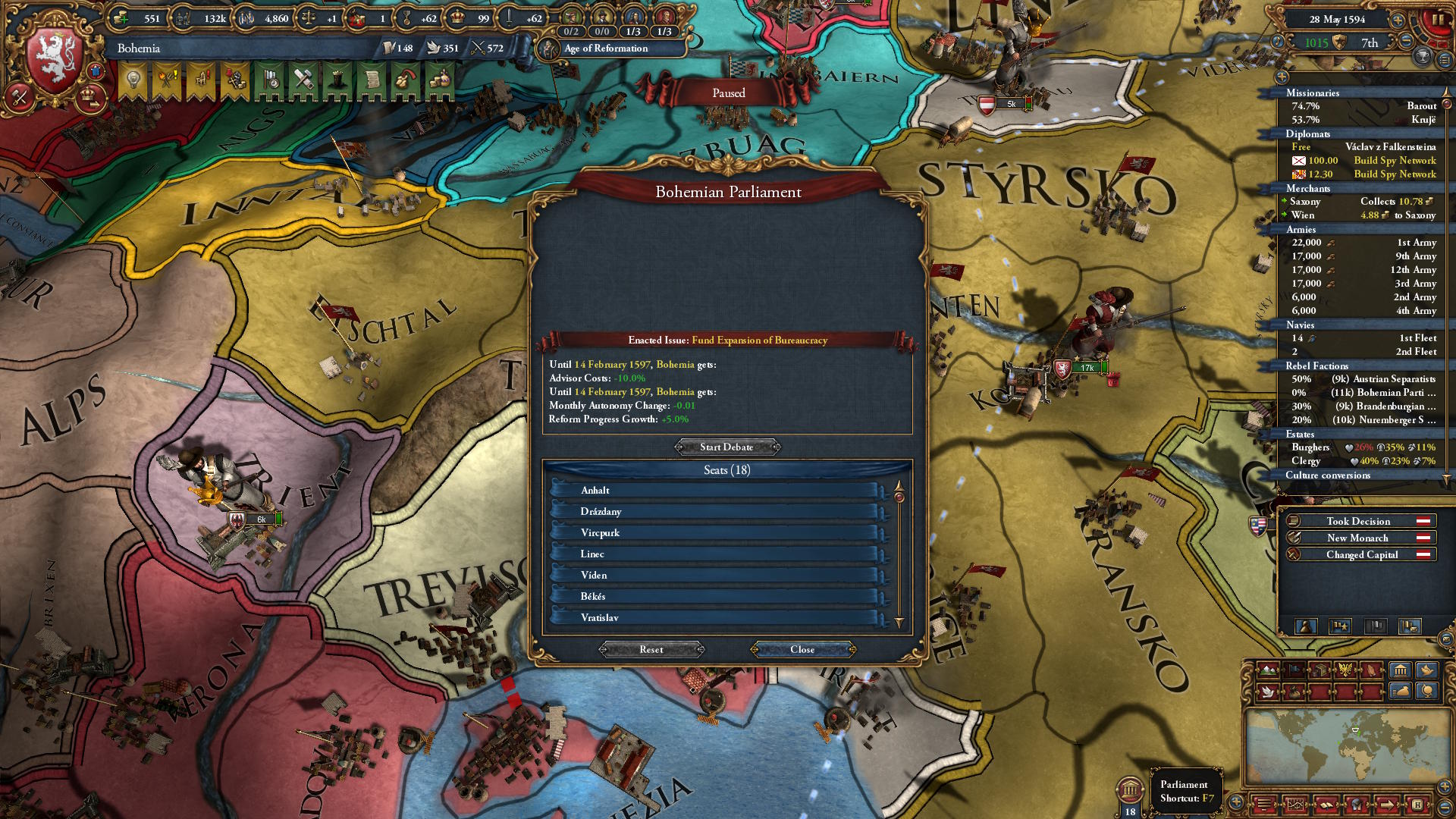The image size is (1456, 819).
Task: Open the Took Decision notification
Action: point(1358,521)
